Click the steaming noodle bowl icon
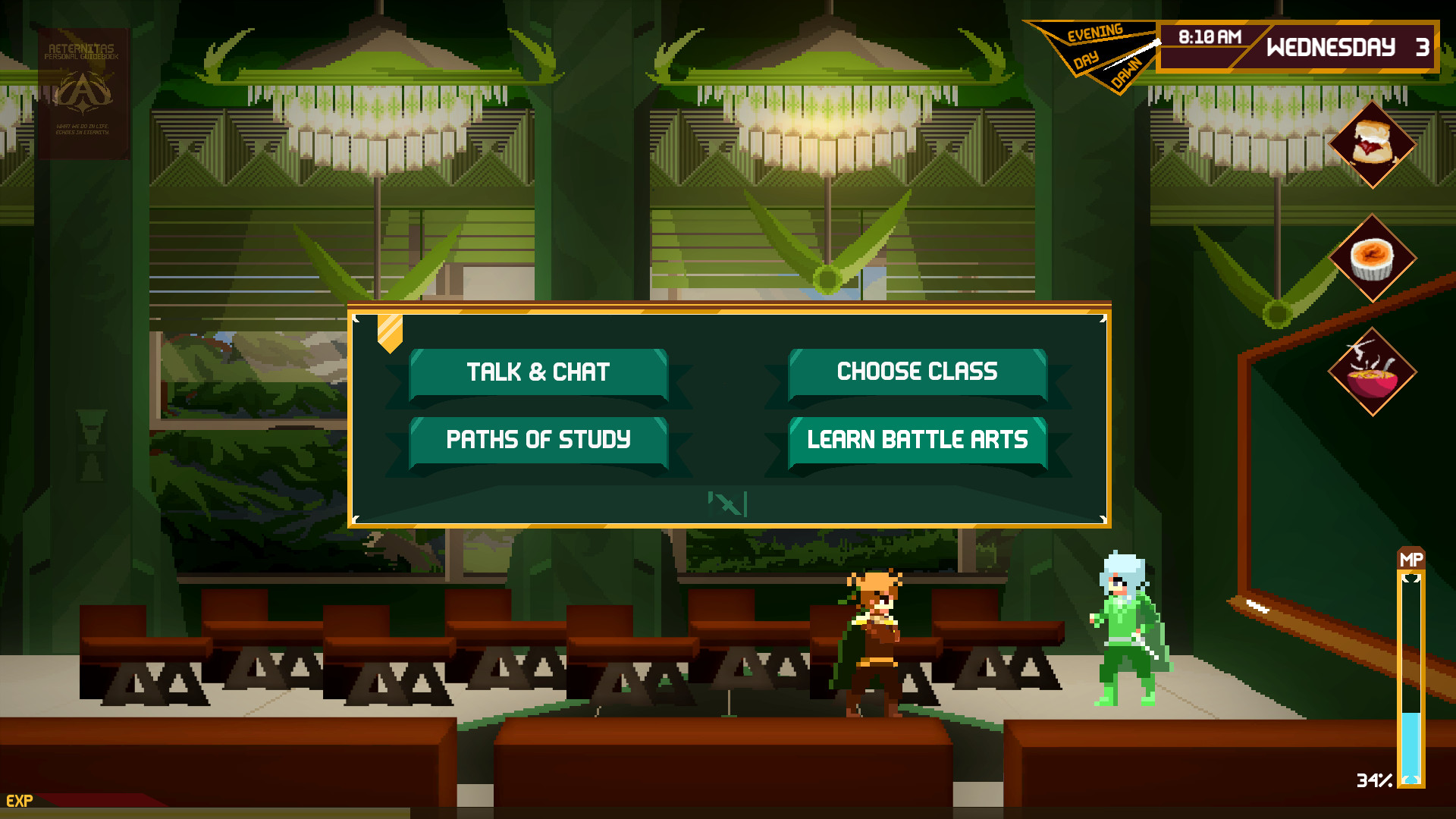The image size is (1456, 819). click(x=1372, y=372)
